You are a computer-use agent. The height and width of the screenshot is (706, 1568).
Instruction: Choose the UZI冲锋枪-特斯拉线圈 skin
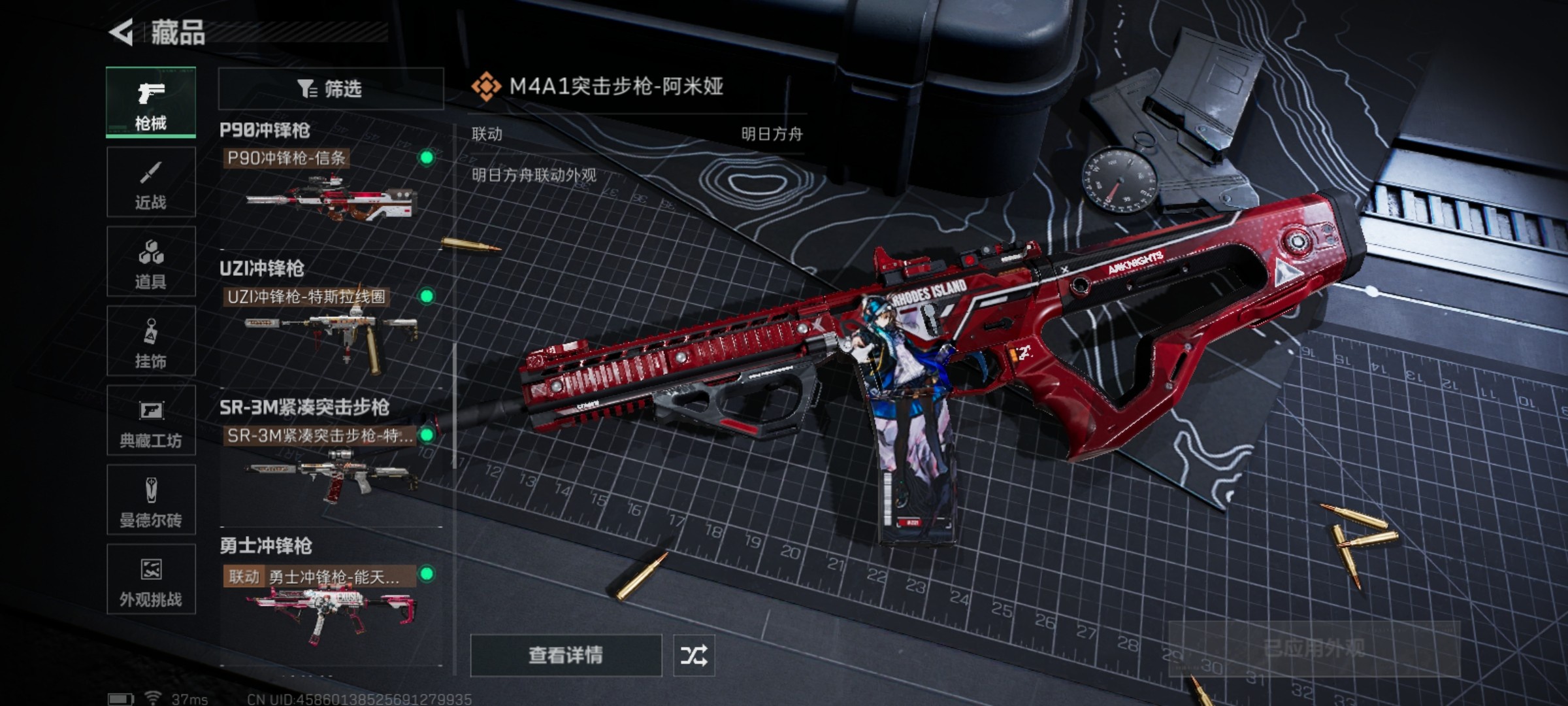[331, 327]
